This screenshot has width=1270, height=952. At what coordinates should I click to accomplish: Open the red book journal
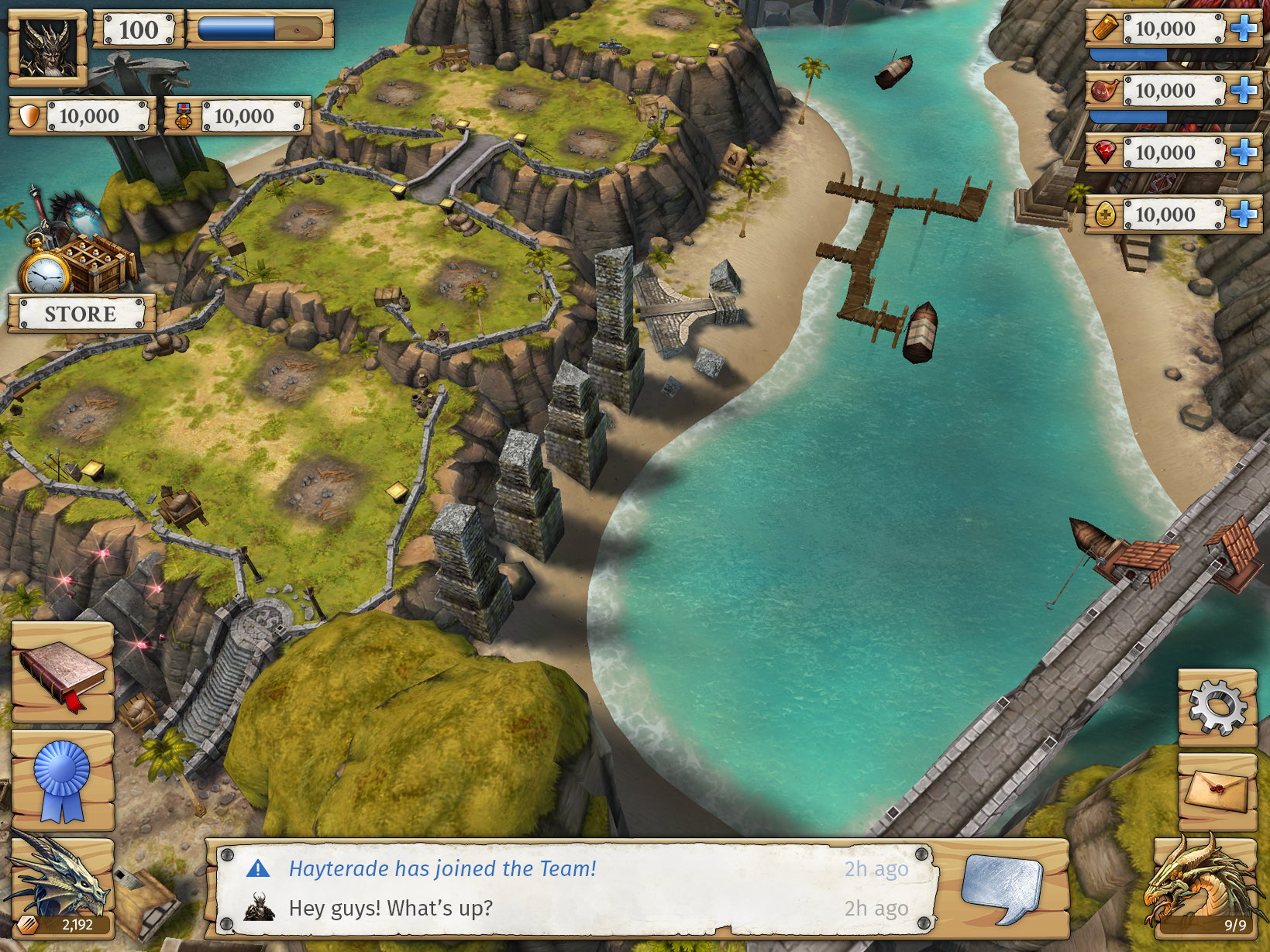63,673
